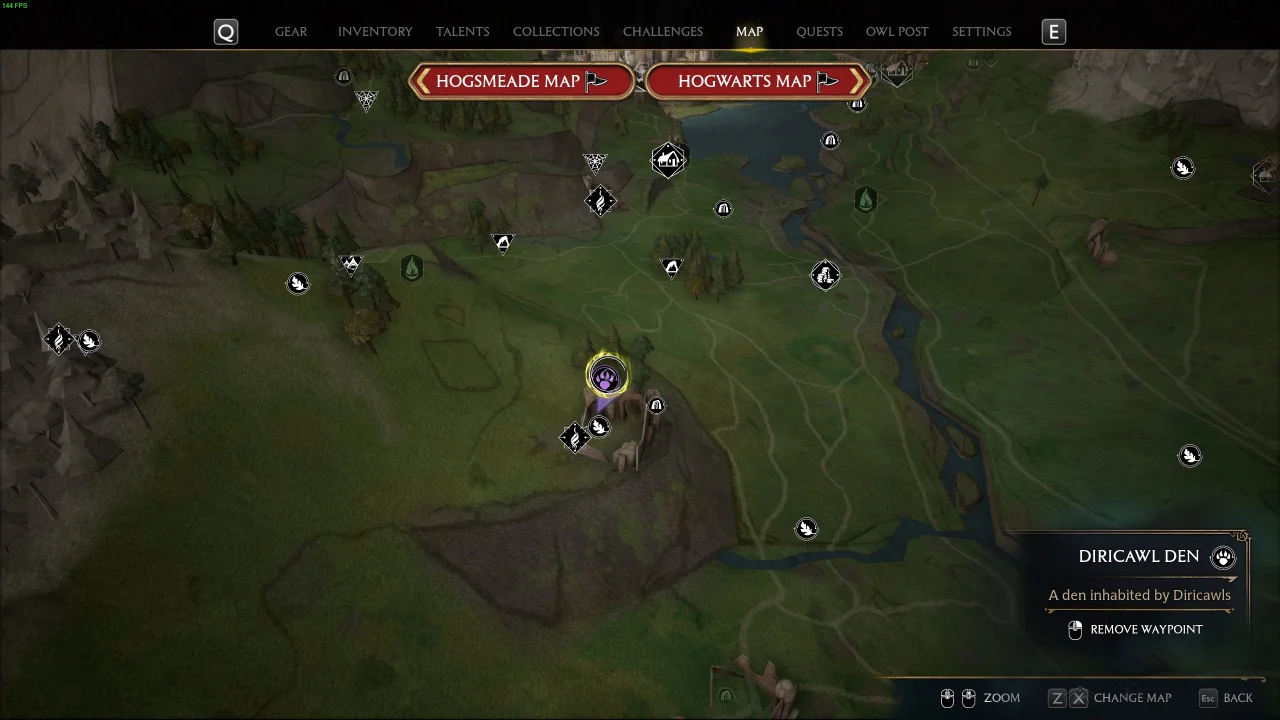Click the Merlin Trial leaf icon near the den
The height and width of the screenshot is (720, 1280).
click(x=599, y=428)
